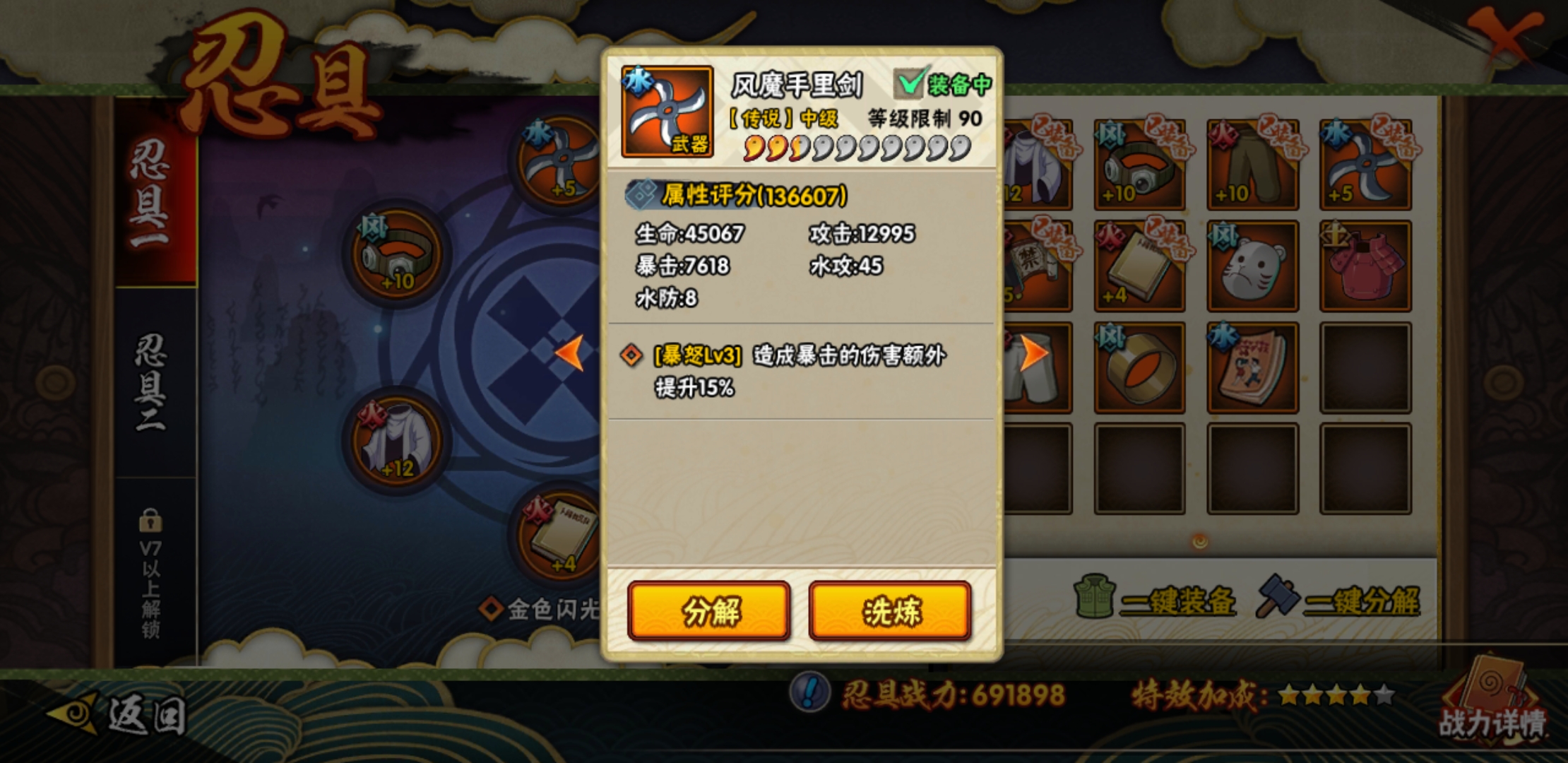Show the previous item with the left arrow
The height and width of the screenshot is (763, 1568).
(570, 353)
